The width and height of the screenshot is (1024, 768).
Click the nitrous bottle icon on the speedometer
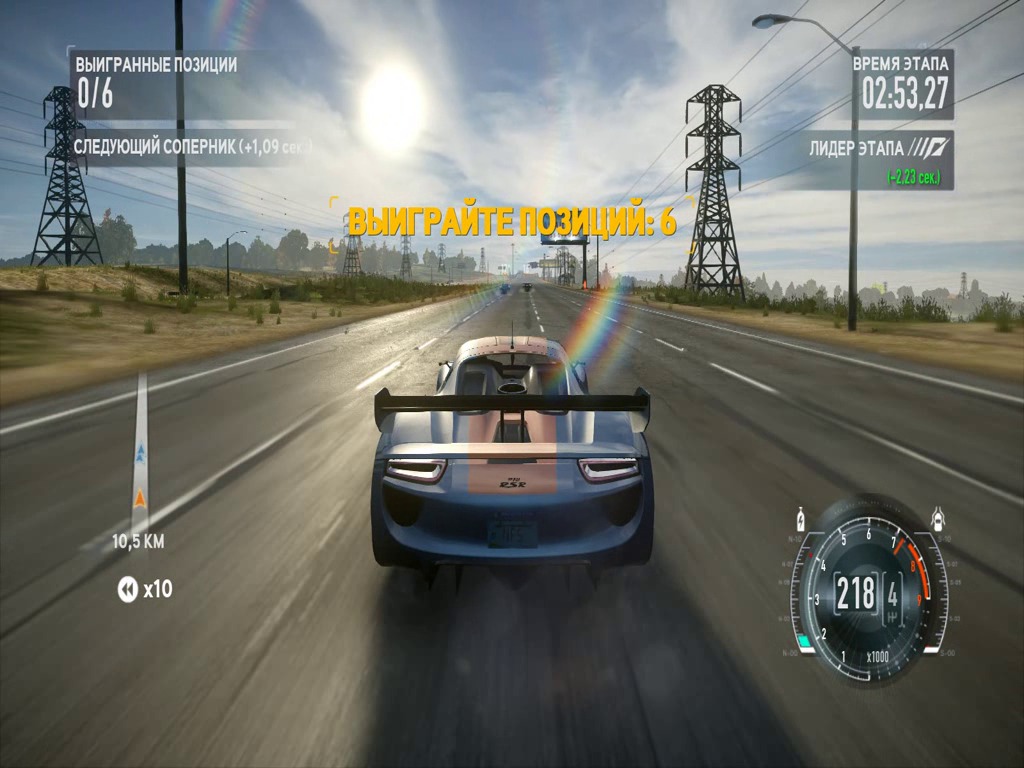pyautogui.click(x=800, y=520)
